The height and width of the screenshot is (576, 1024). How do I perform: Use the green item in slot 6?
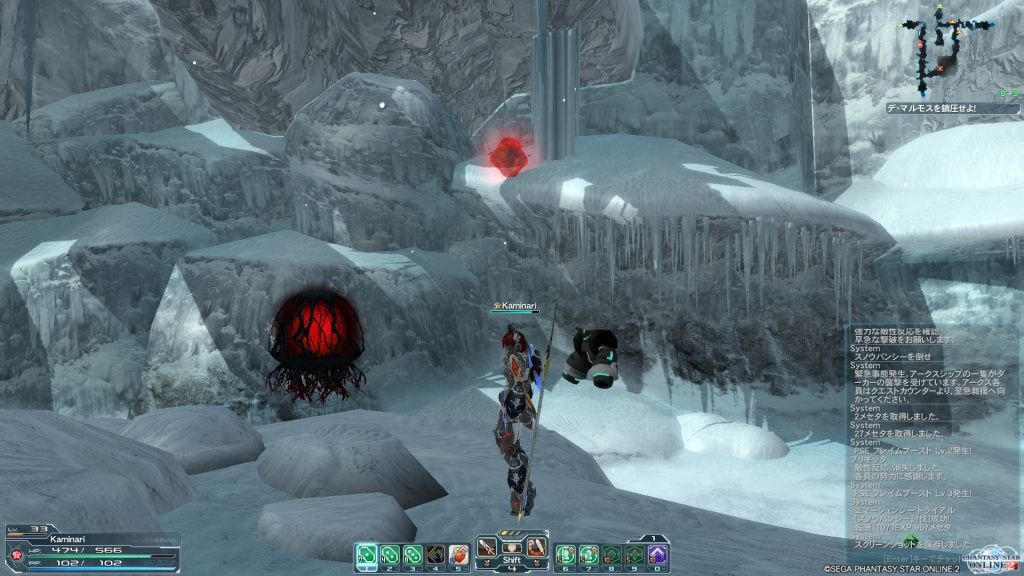[x=565, y=554]
